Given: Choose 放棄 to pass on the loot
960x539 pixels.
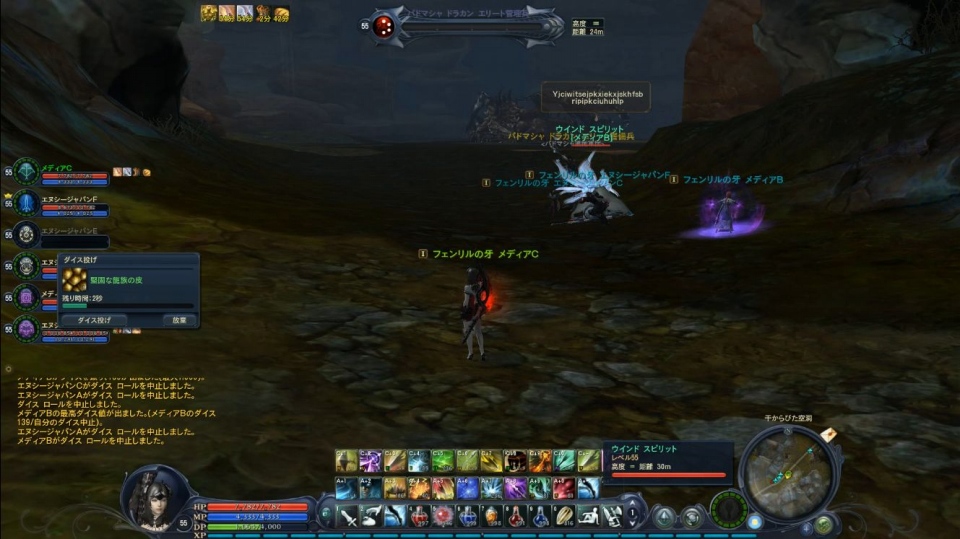Looking at the screenshot, I should click(179, 321).
